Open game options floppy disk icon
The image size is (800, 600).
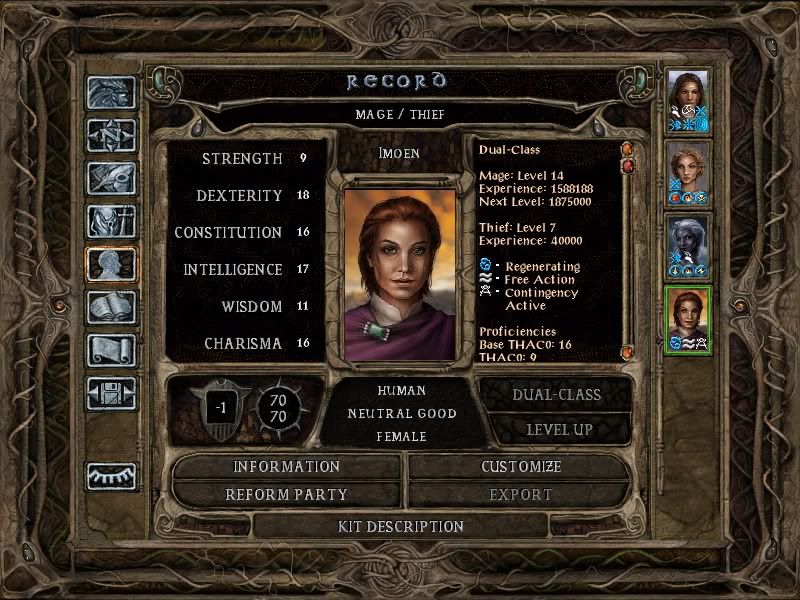pos(111,393)
